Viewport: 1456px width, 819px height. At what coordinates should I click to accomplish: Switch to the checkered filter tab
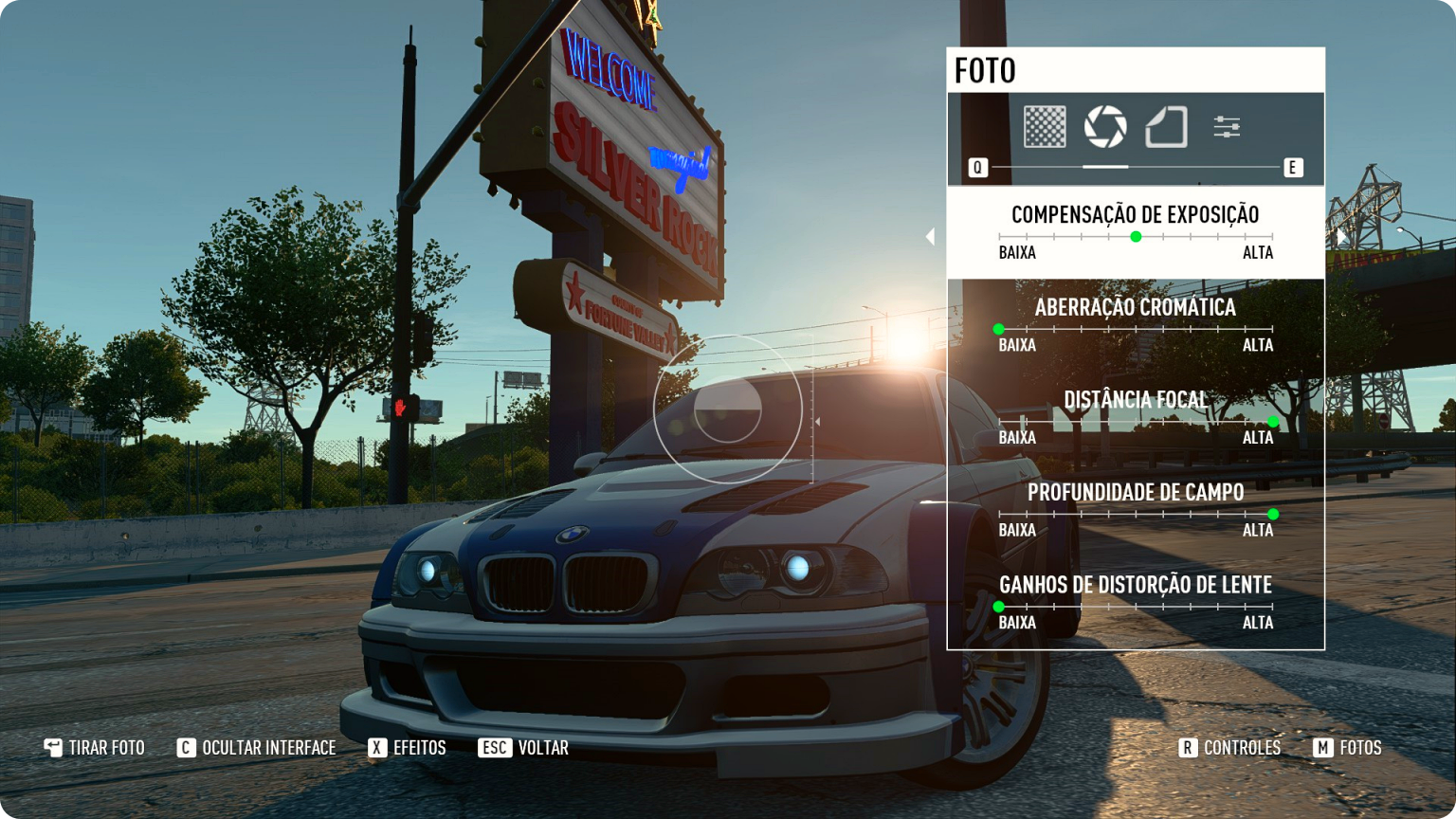tap(1045, 127)
